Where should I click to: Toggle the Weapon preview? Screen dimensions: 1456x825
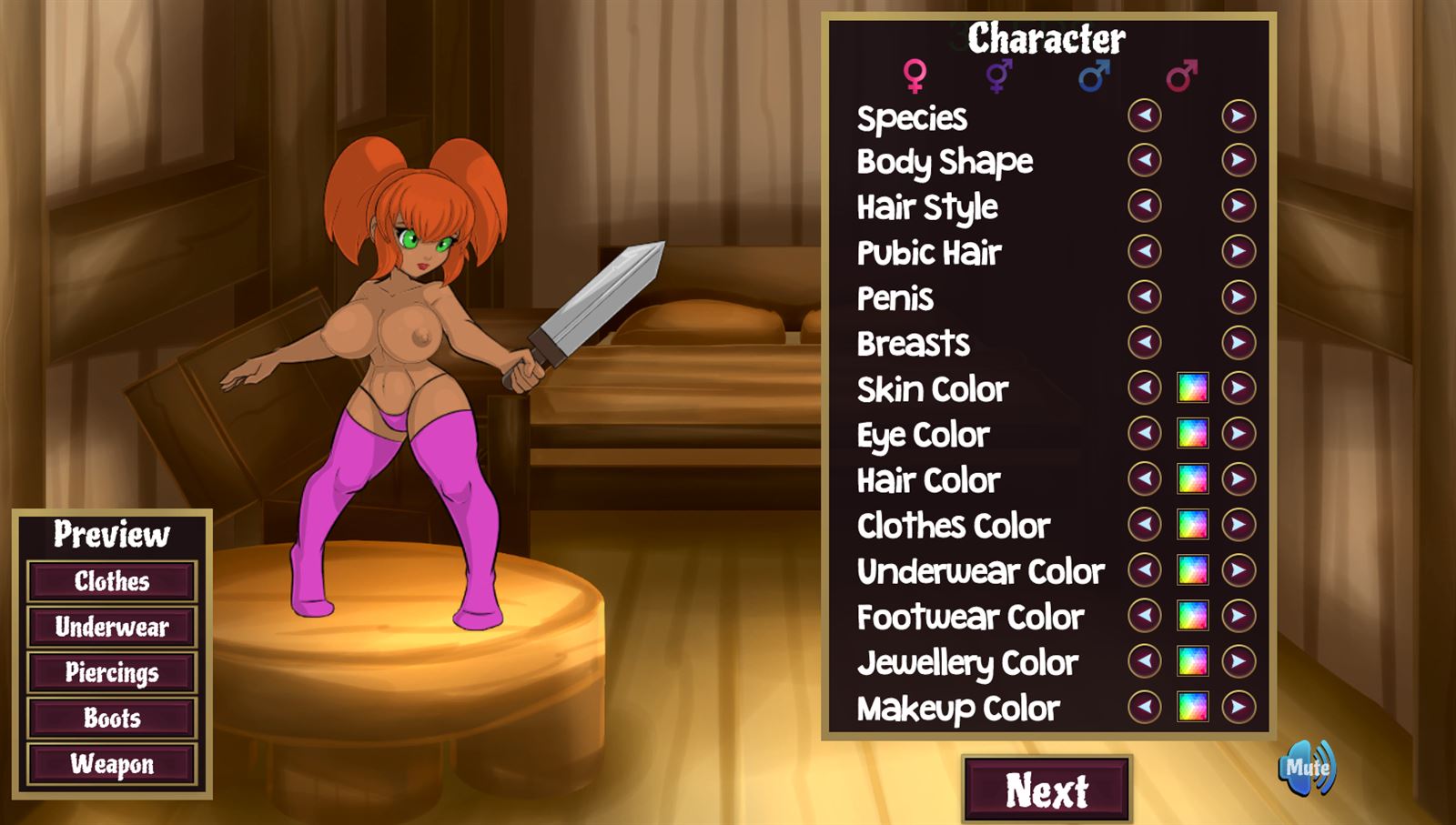pyautogui.click(x=113, y=764)
